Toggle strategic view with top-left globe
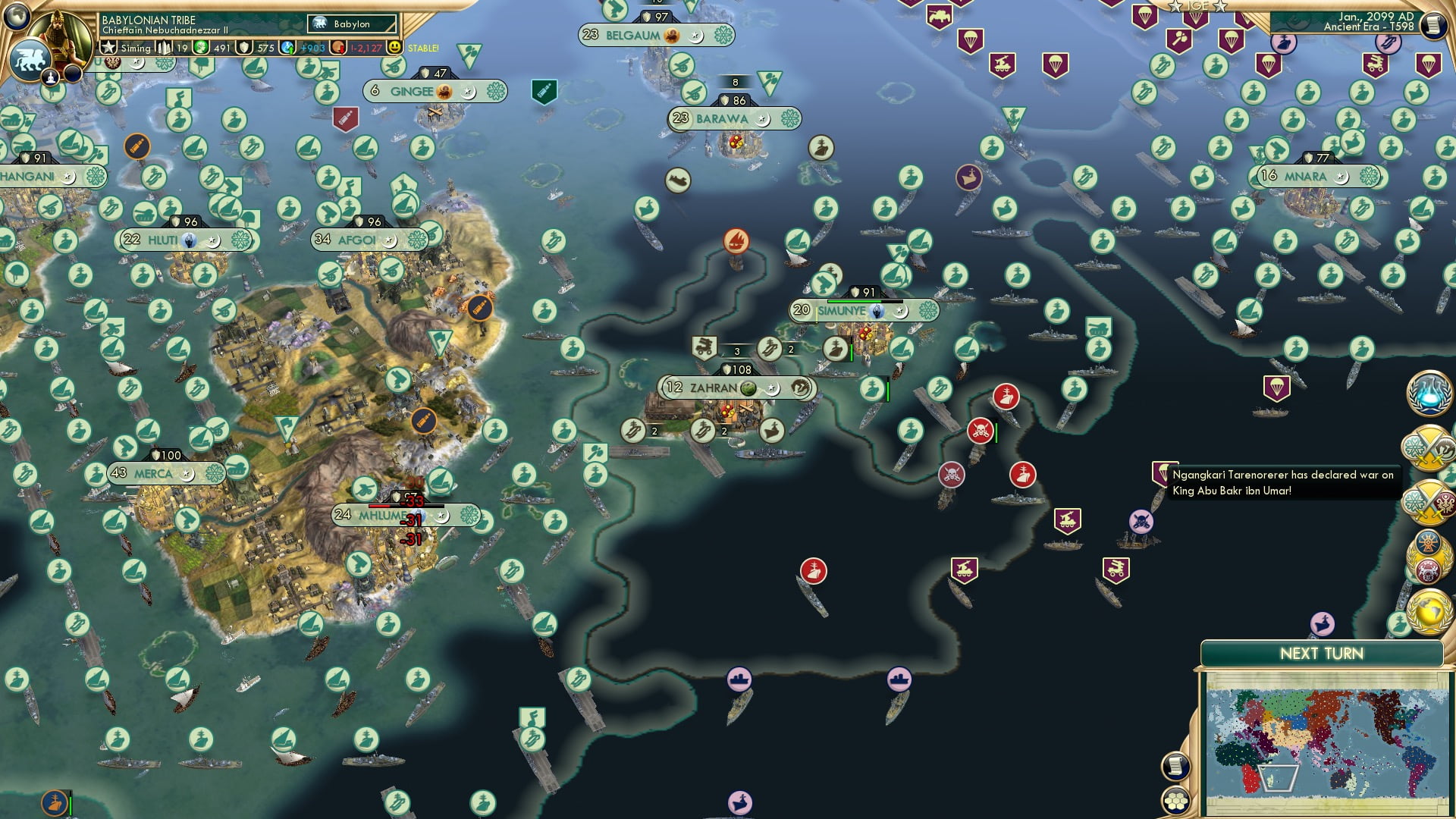 point(15,17)
